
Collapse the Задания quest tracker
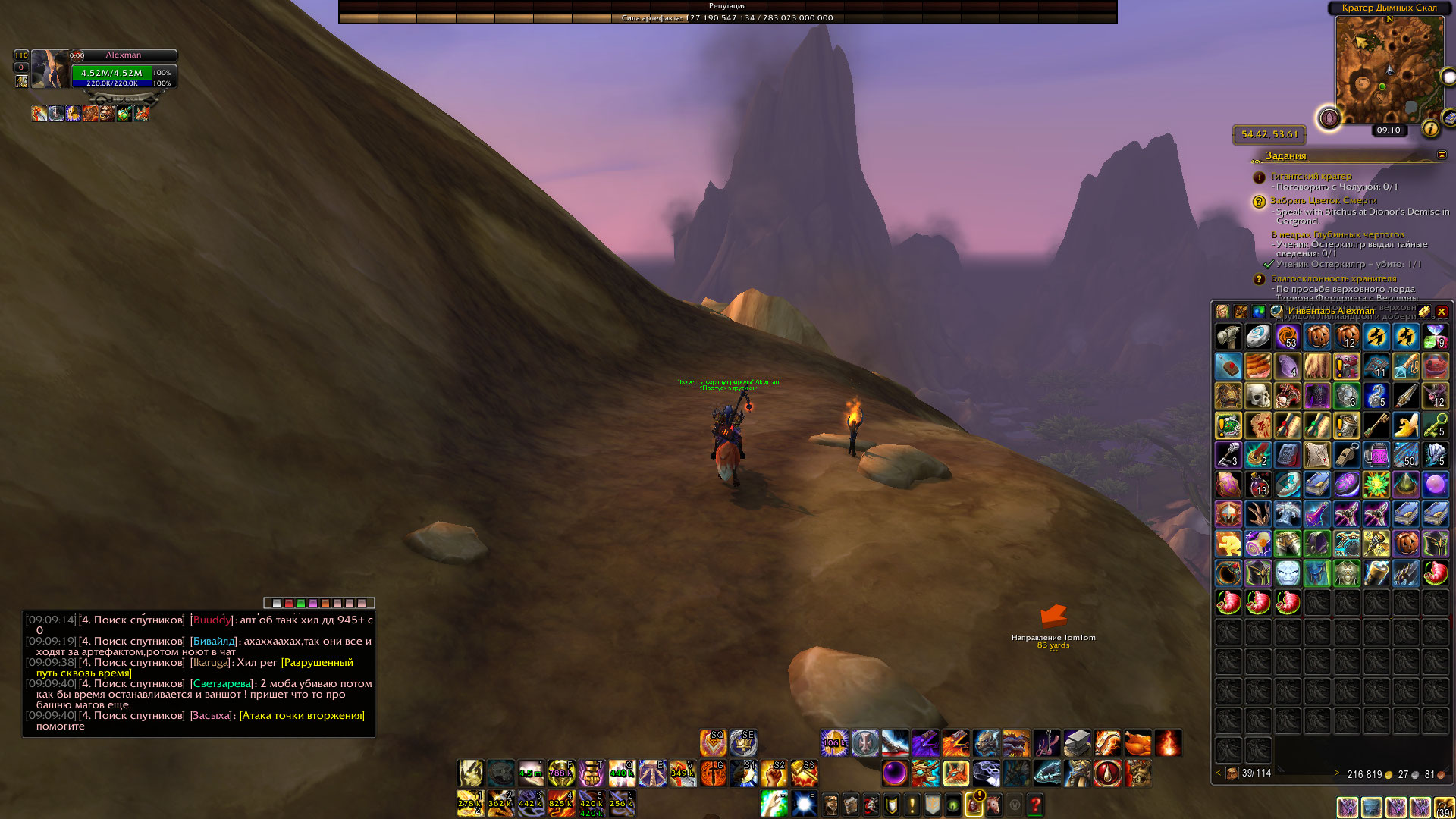(x=1442, y=155)
